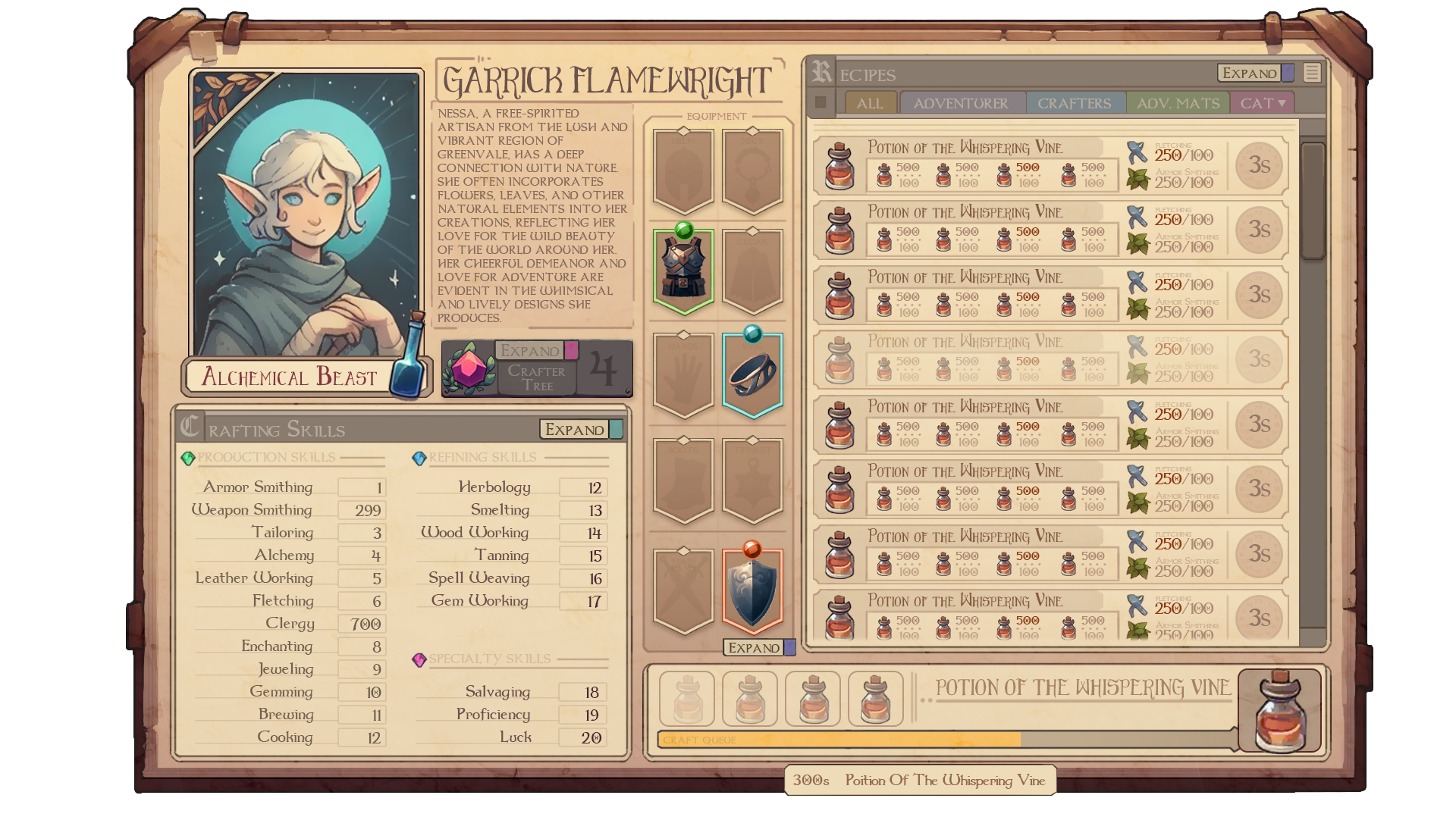Toggle the checkbox beside the recipe tabs
This screenshot has height=817, width=1456.
coord(821,102)
